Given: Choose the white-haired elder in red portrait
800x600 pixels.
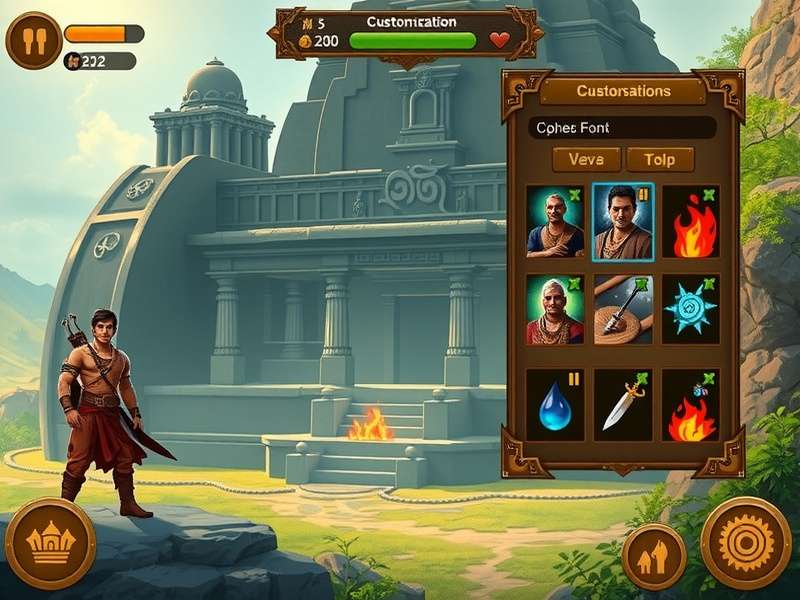Looking at the screenshot, I should pos(555,310).
